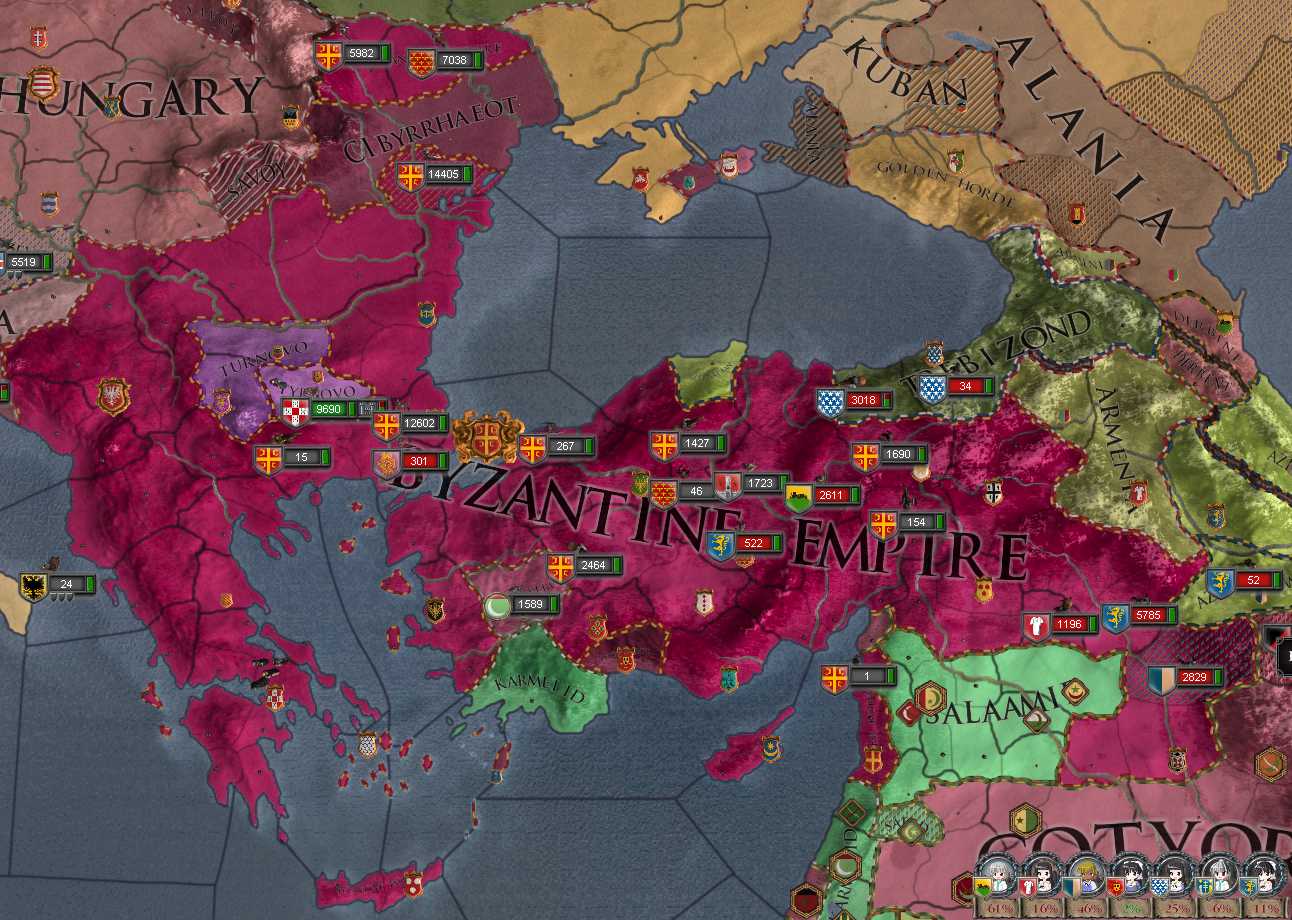The image size is (1292, 920).
Task: Open the war portrait showing 16%
Action: pyautogui.click(x=1041, y=880)
